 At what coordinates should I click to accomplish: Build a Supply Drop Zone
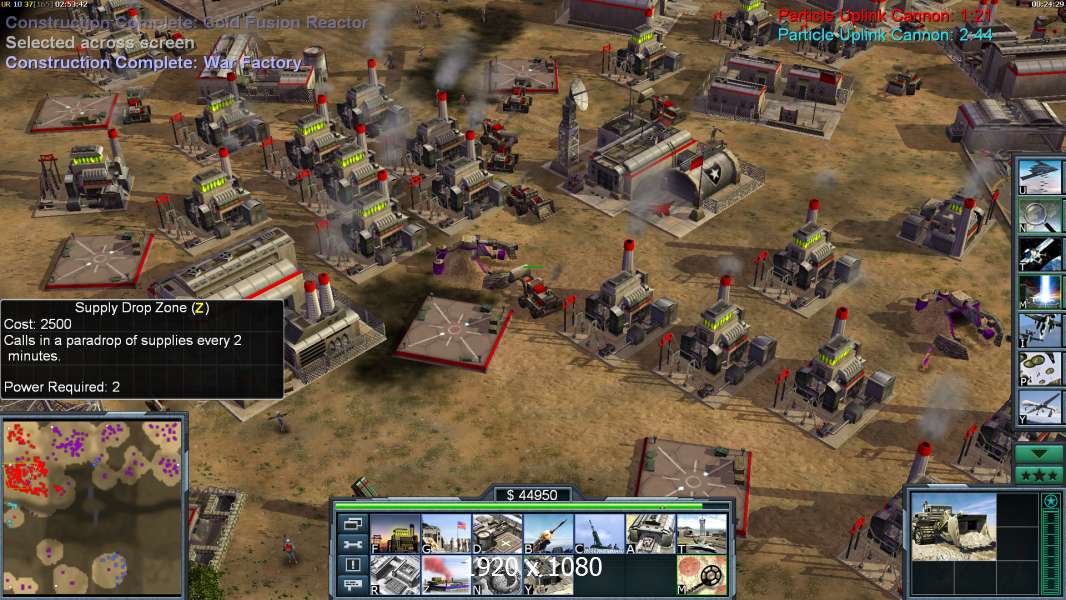coord(445,575)
